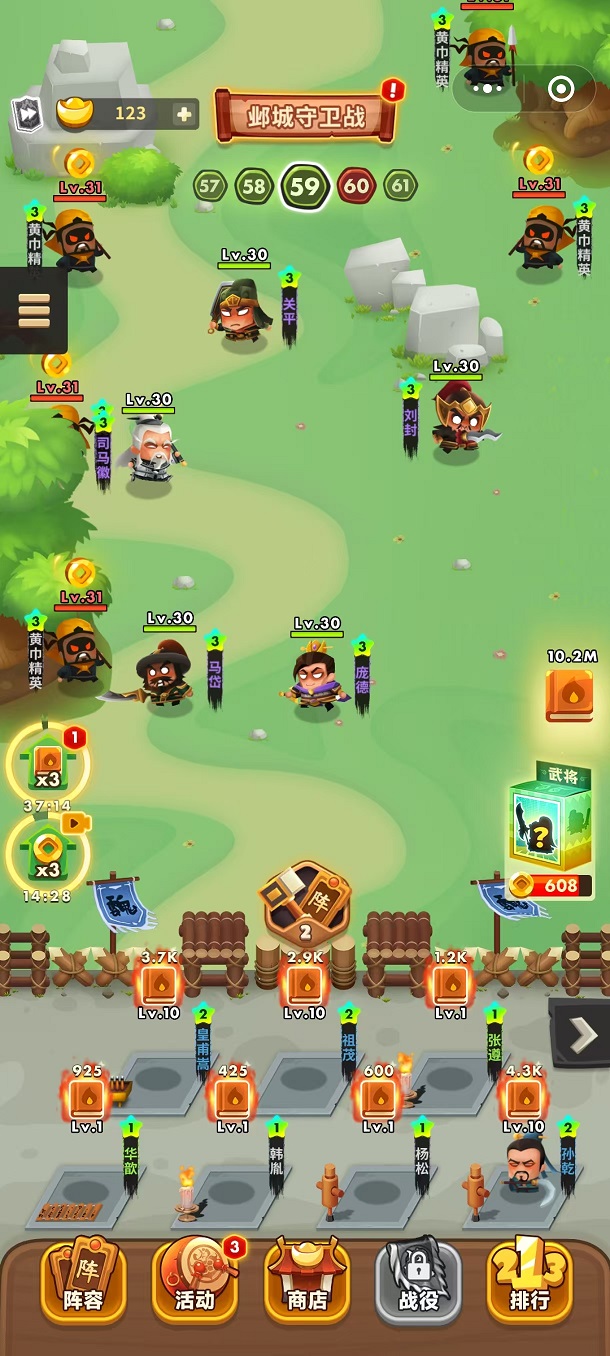Select stage 57 node
The width and height of the screenshot is (610, 1356).
point(209,186)
